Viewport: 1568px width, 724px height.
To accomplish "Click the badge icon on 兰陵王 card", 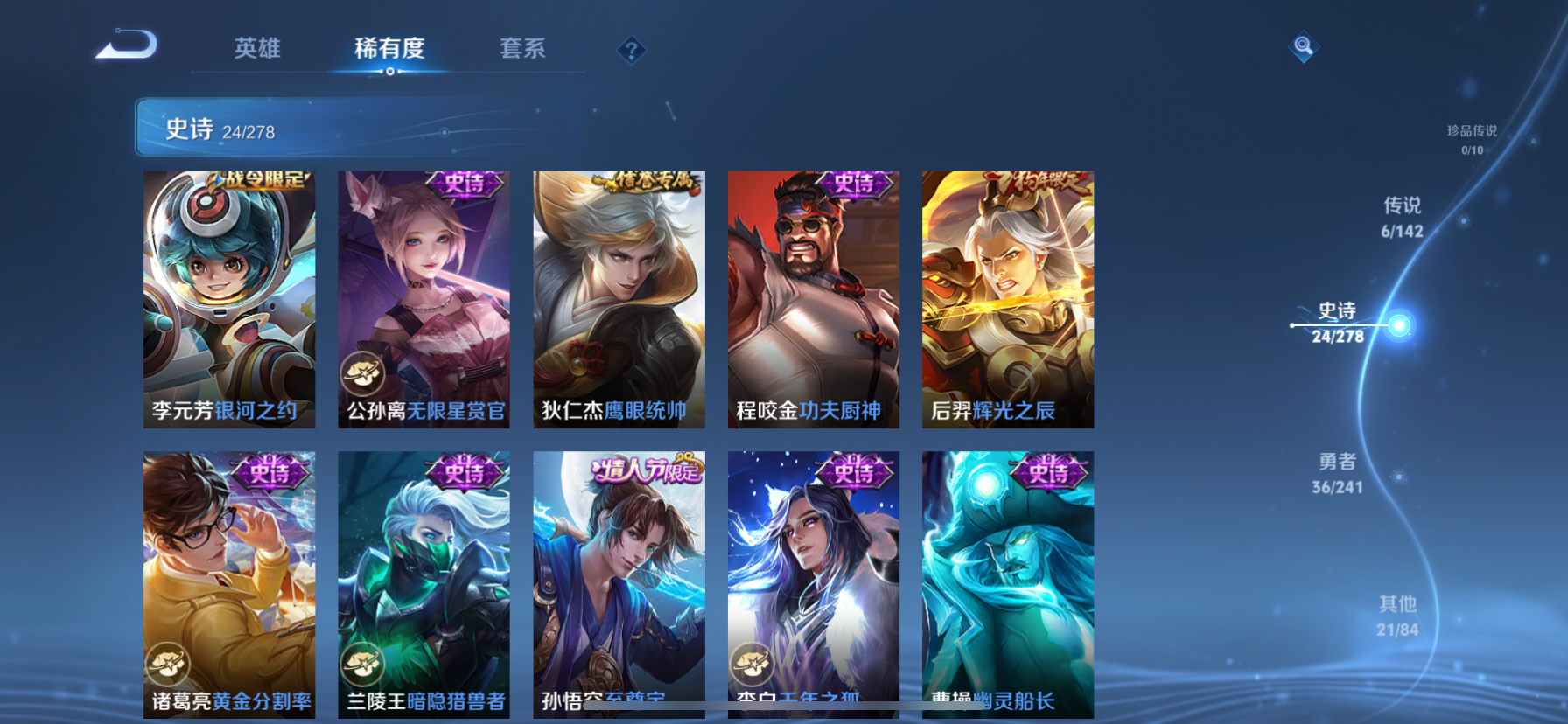I will point(361,663).
